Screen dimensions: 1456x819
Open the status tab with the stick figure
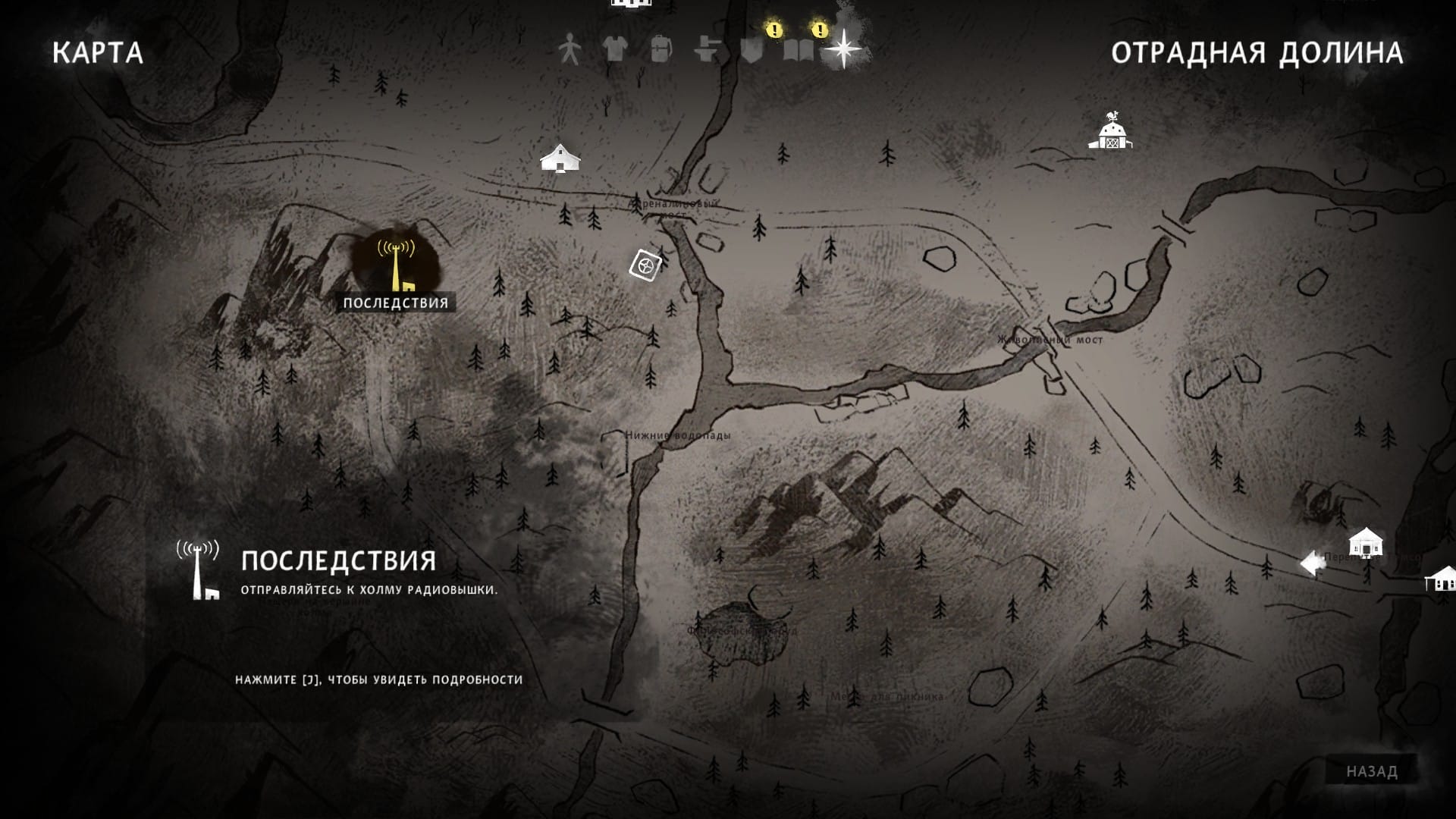coord(569,50)
